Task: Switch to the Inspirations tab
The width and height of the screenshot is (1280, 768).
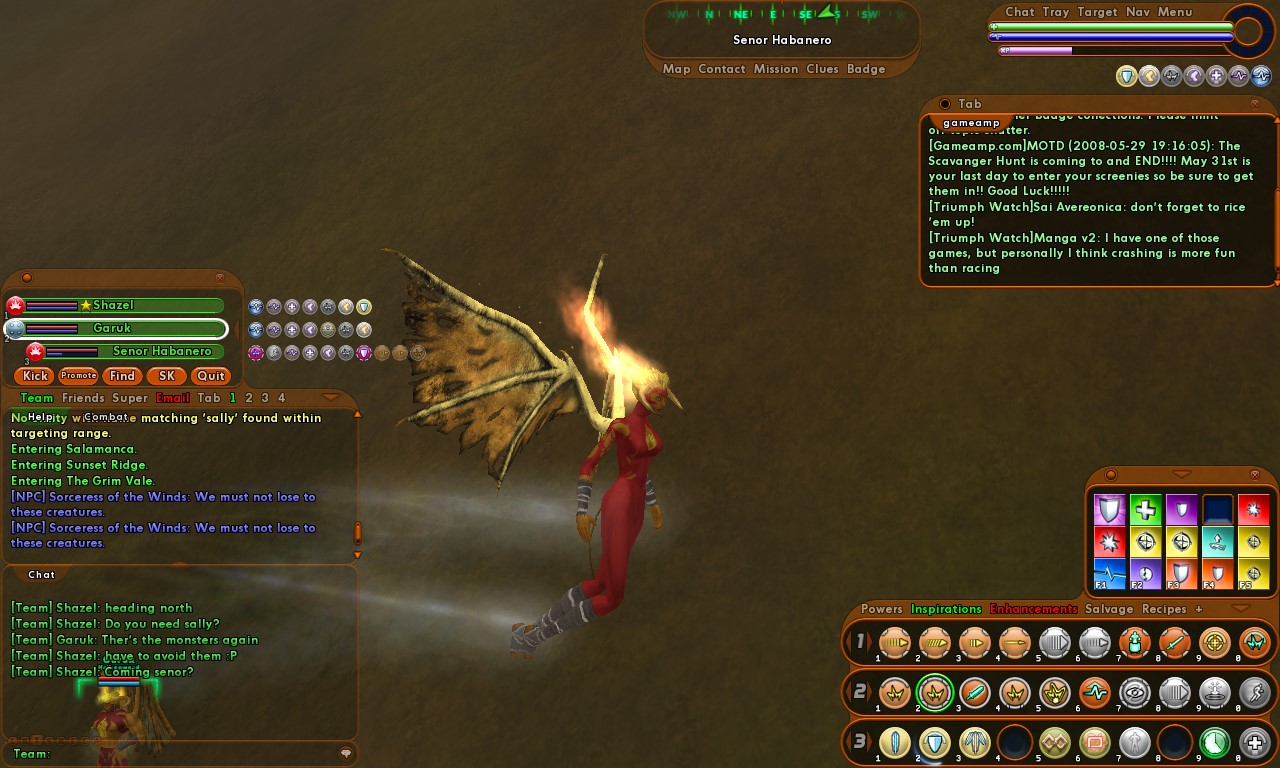Action: (x=946, y=609)
